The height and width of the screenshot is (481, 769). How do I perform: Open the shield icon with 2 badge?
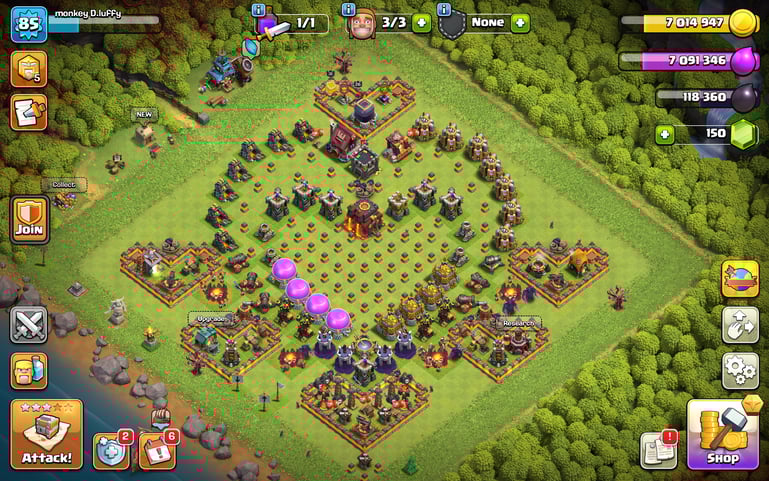[111, 451]
